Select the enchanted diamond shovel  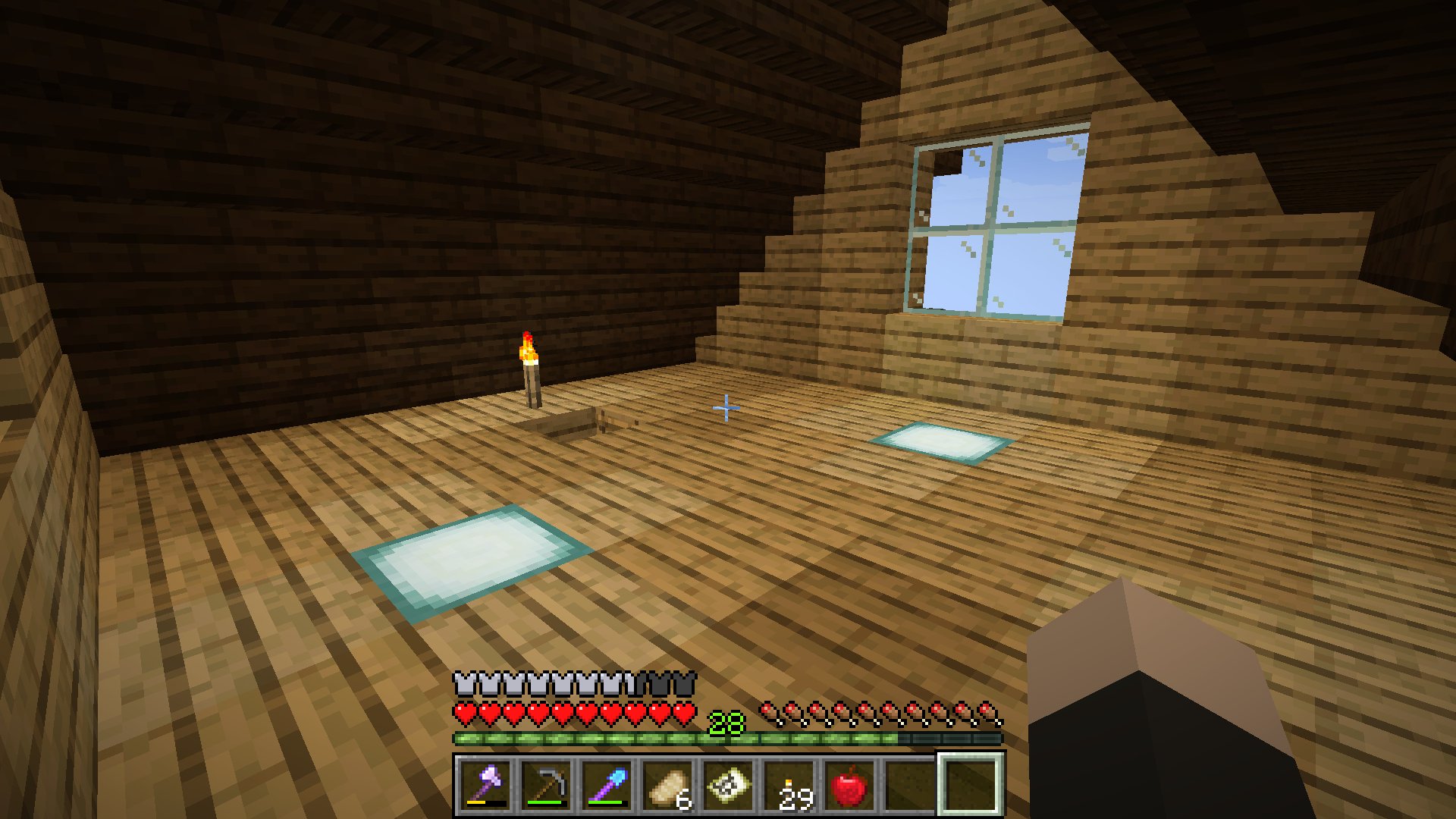pos(607,786)
